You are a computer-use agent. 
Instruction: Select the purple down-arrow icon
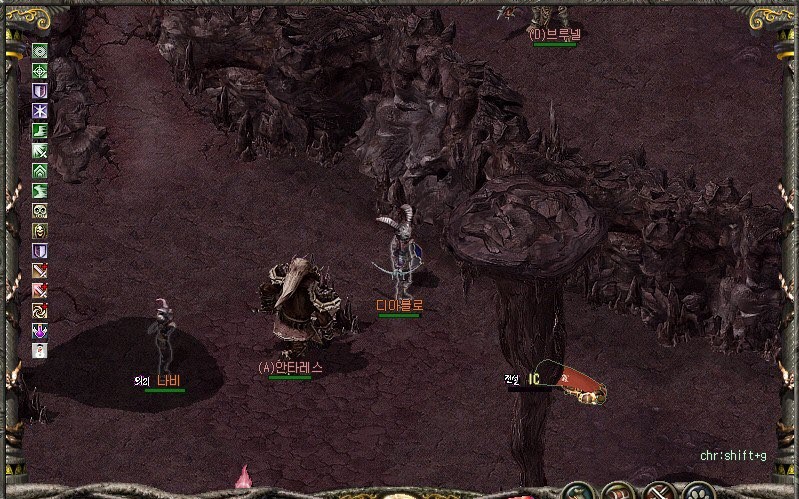40,331
